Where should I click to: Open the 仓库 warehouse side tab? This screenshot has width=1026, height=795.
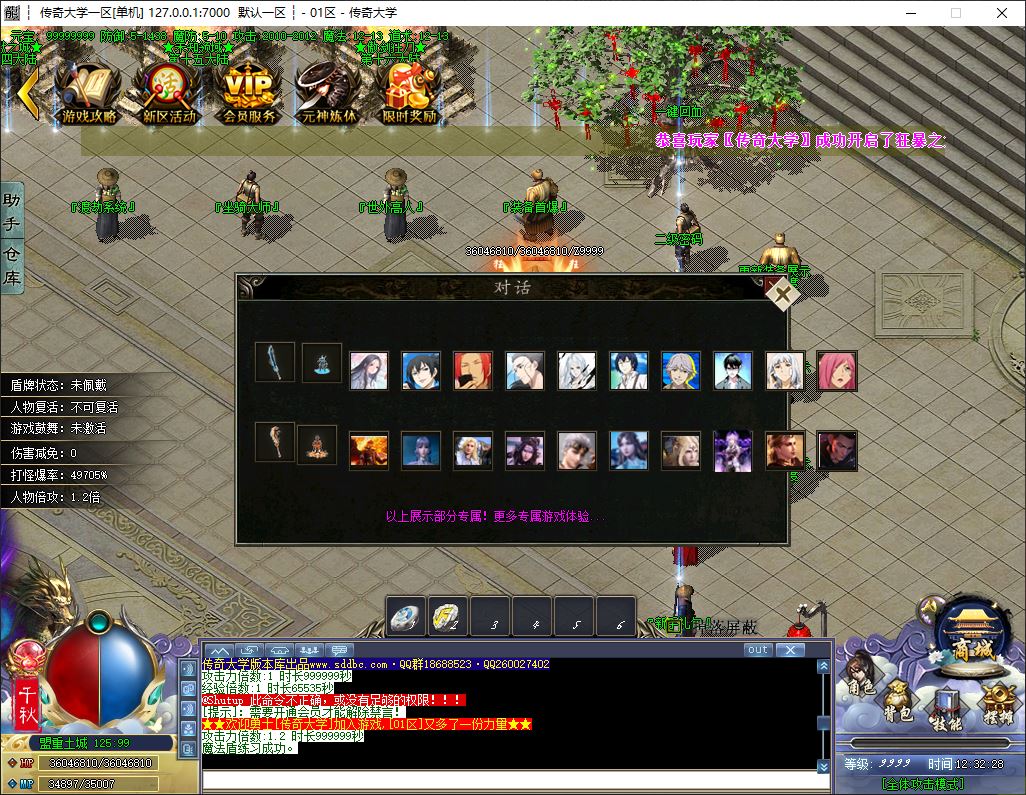(x=12, y=265)
